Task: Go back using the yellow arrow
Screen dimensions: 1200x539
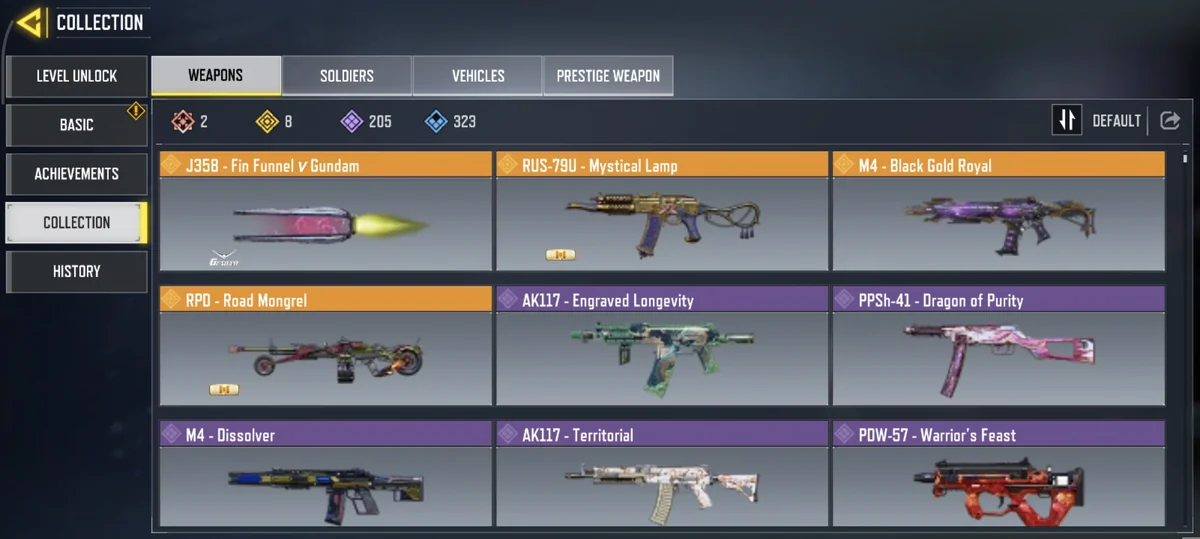Action: point(29,22)
